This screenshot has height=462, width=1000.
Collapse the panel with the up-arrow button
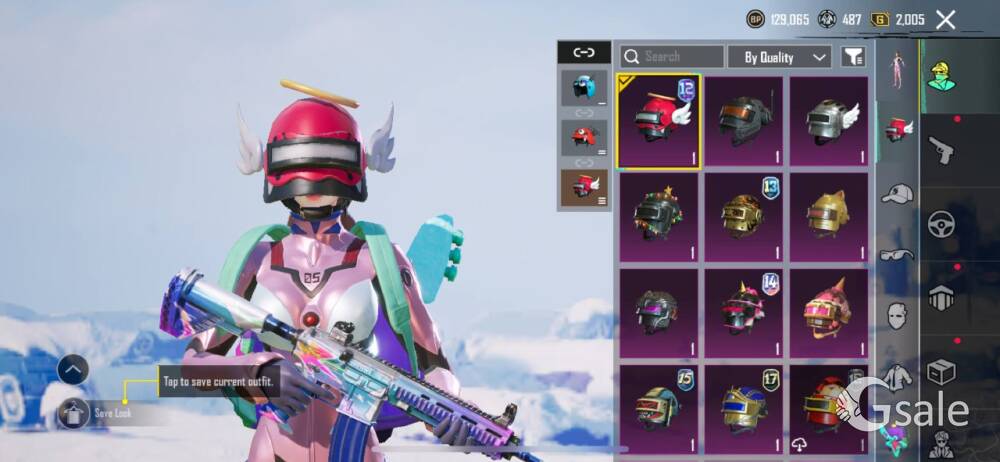(73, 369)
